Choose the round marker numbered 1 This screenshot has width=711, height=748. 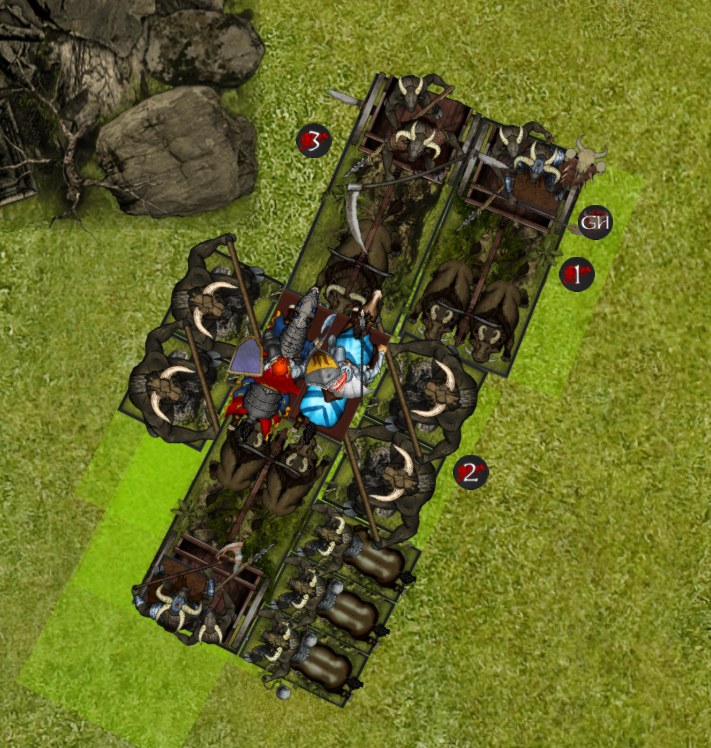pos(576,273)
